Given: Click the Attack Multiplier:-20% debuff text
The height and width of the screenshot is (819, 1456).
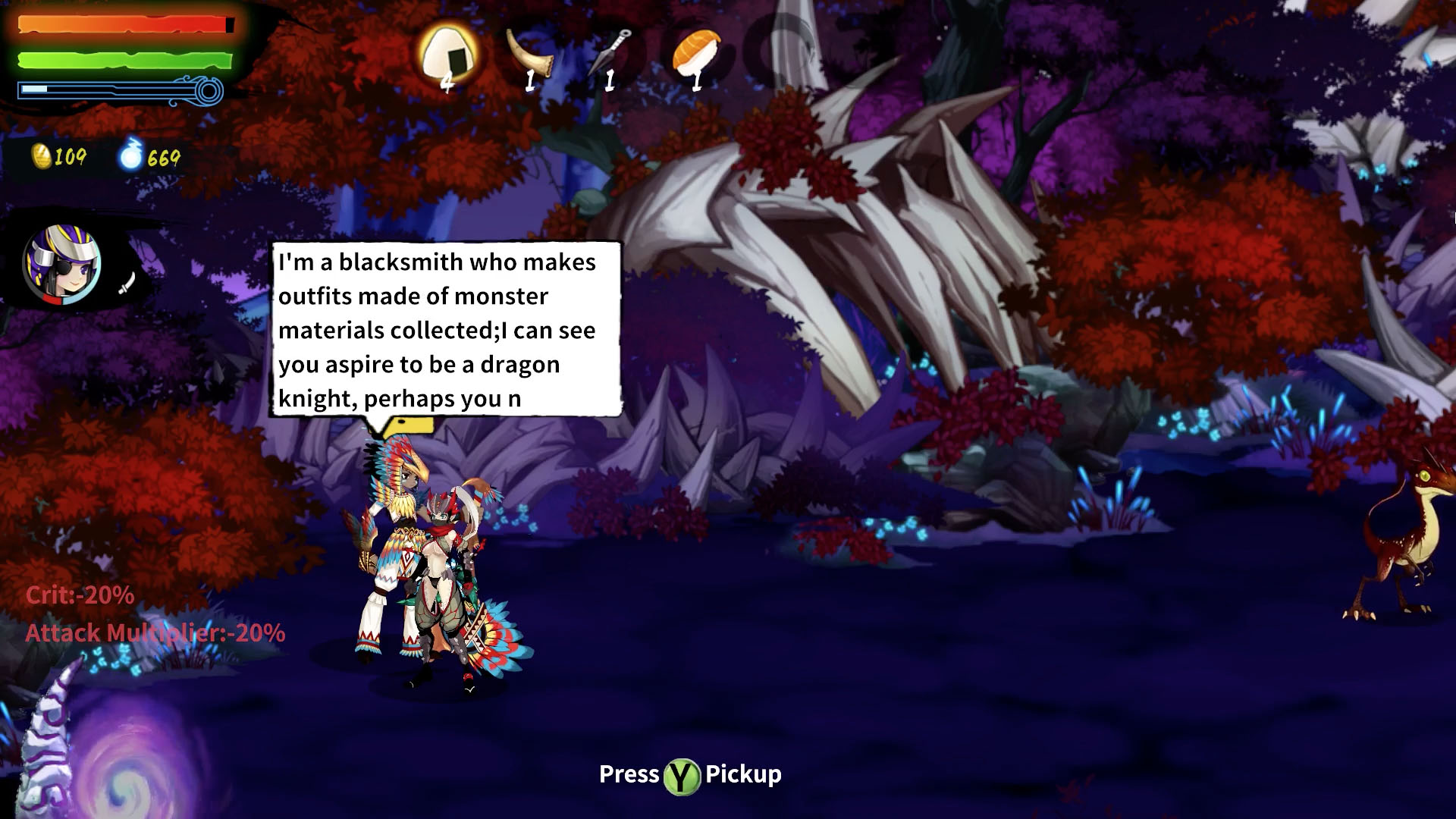Looking at the screenshot, I should [155, 631].
